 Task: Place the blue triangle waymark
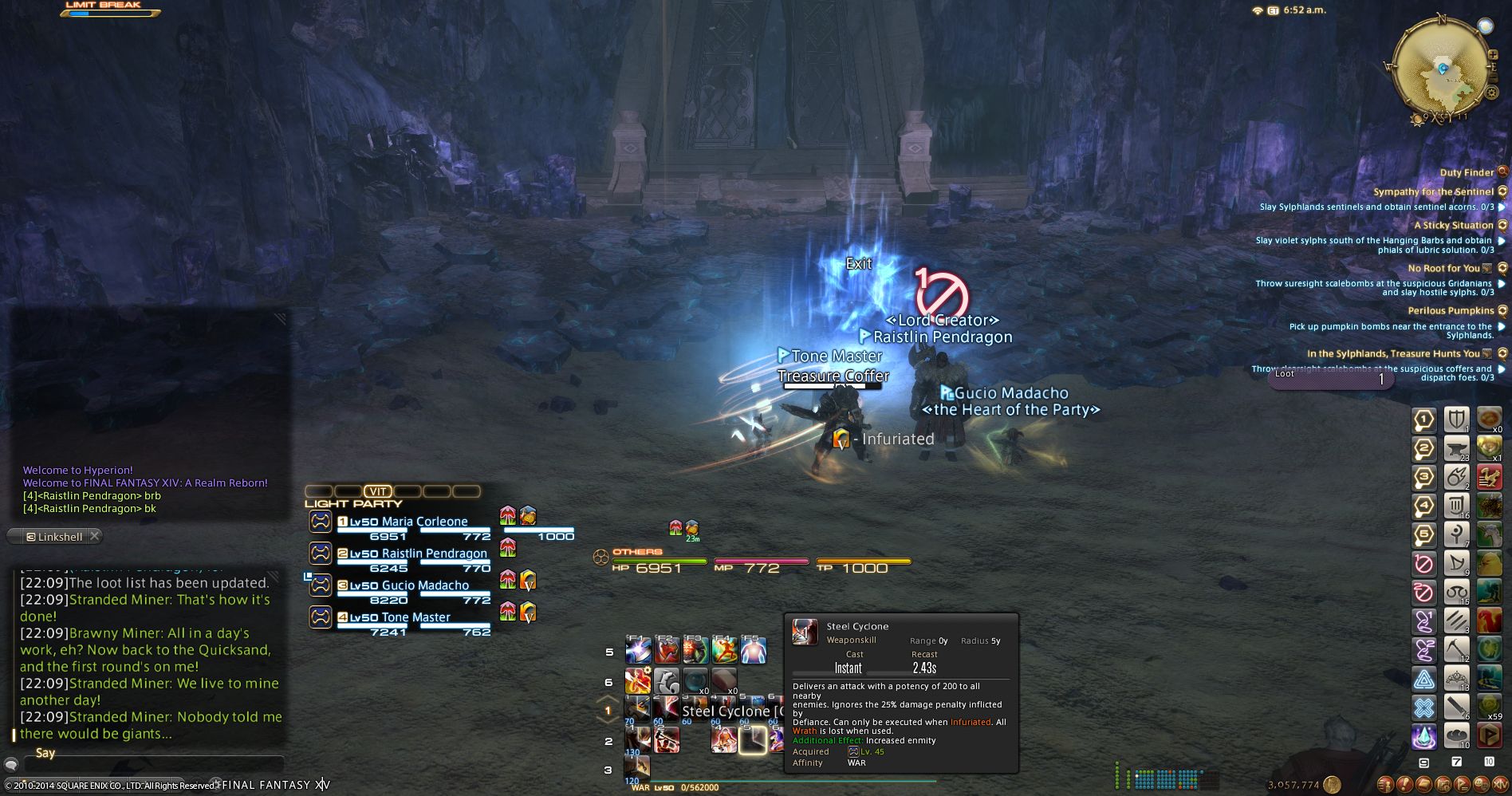(x=1424, y=680)
